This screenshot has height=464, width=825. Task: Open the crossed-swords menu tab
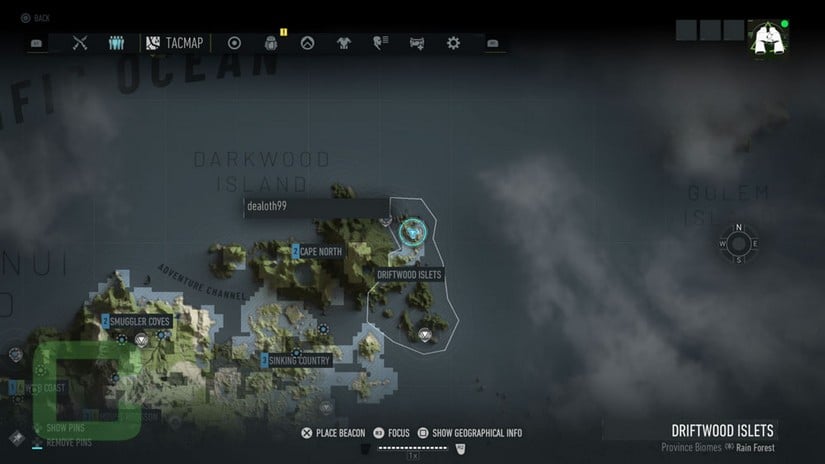tap(81, 43)
